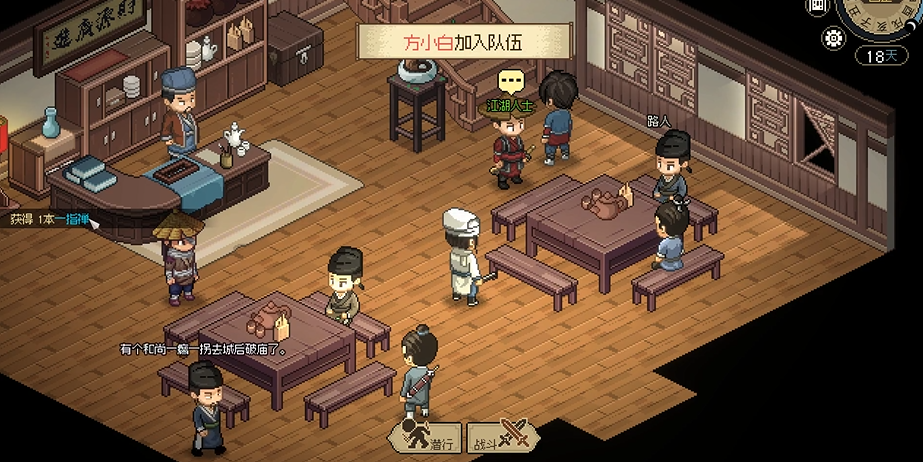Open the speech bubble above 江湖人士
Viewport: 923px width, 462px height.
click(511, 80)
